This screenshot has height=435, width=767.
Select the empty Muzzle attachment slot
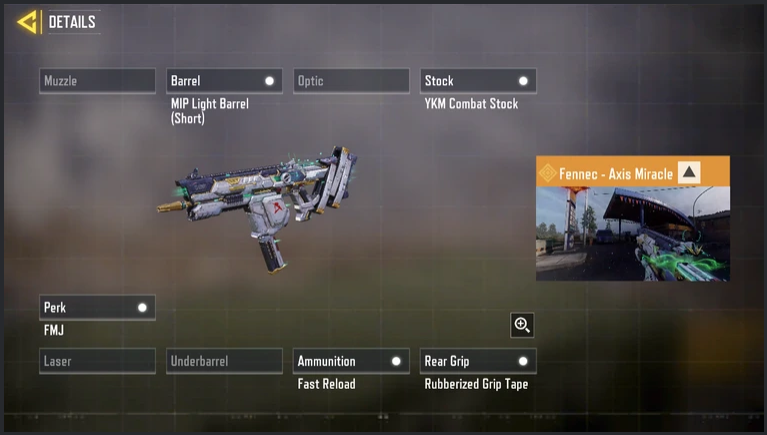97,81
